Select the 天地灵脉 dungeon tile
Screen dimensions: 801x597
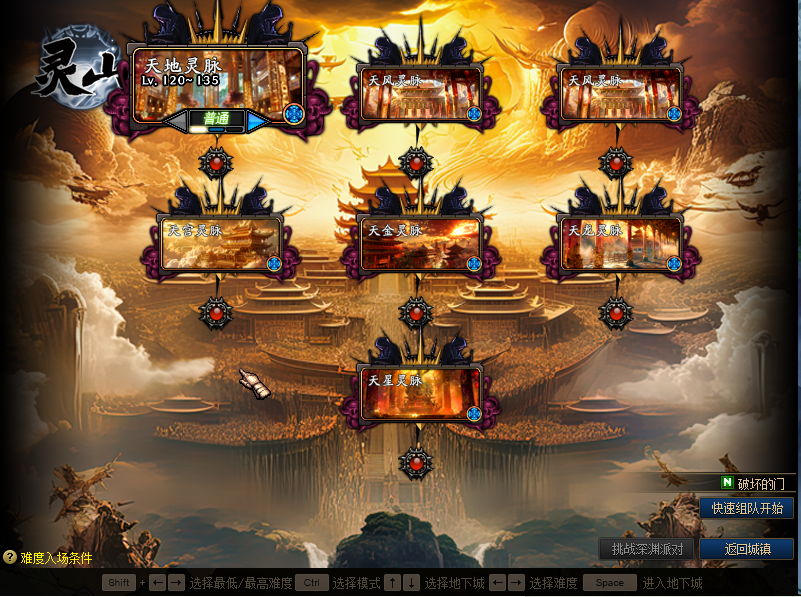pyautogui.click(x=218, y=84)
